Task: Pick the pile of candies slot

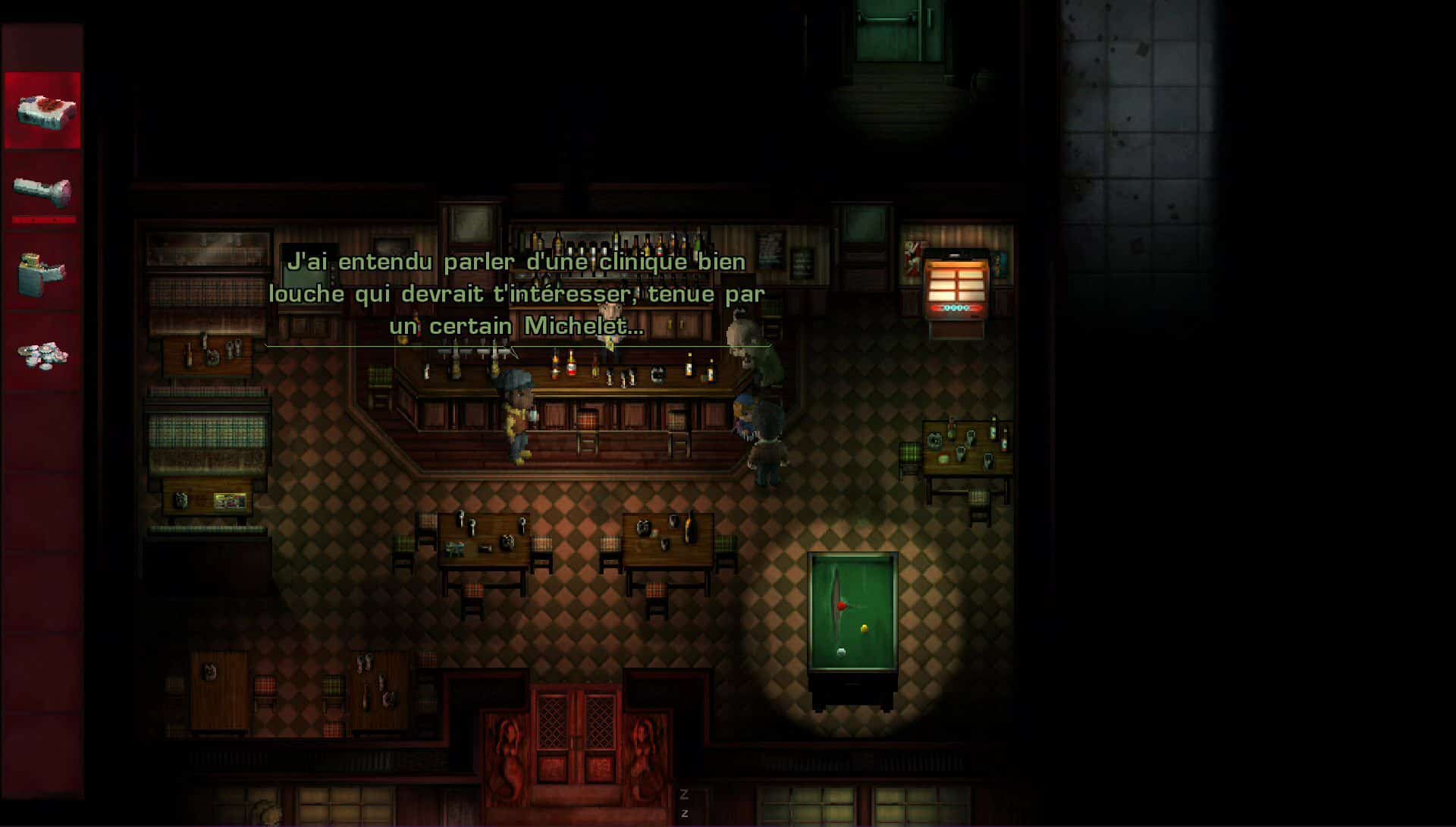Action: click(42, 354)
